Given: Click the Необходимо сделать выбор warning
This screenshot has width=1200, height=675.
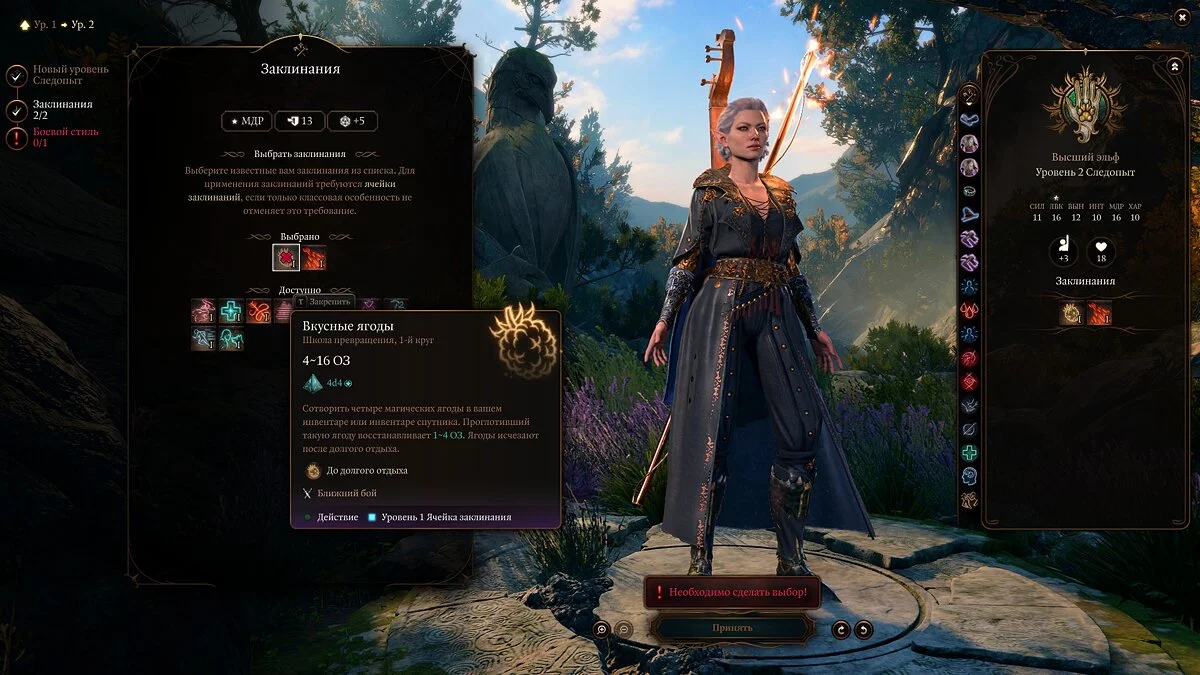Looking at the screenshot, I should (x=732, y=592).
